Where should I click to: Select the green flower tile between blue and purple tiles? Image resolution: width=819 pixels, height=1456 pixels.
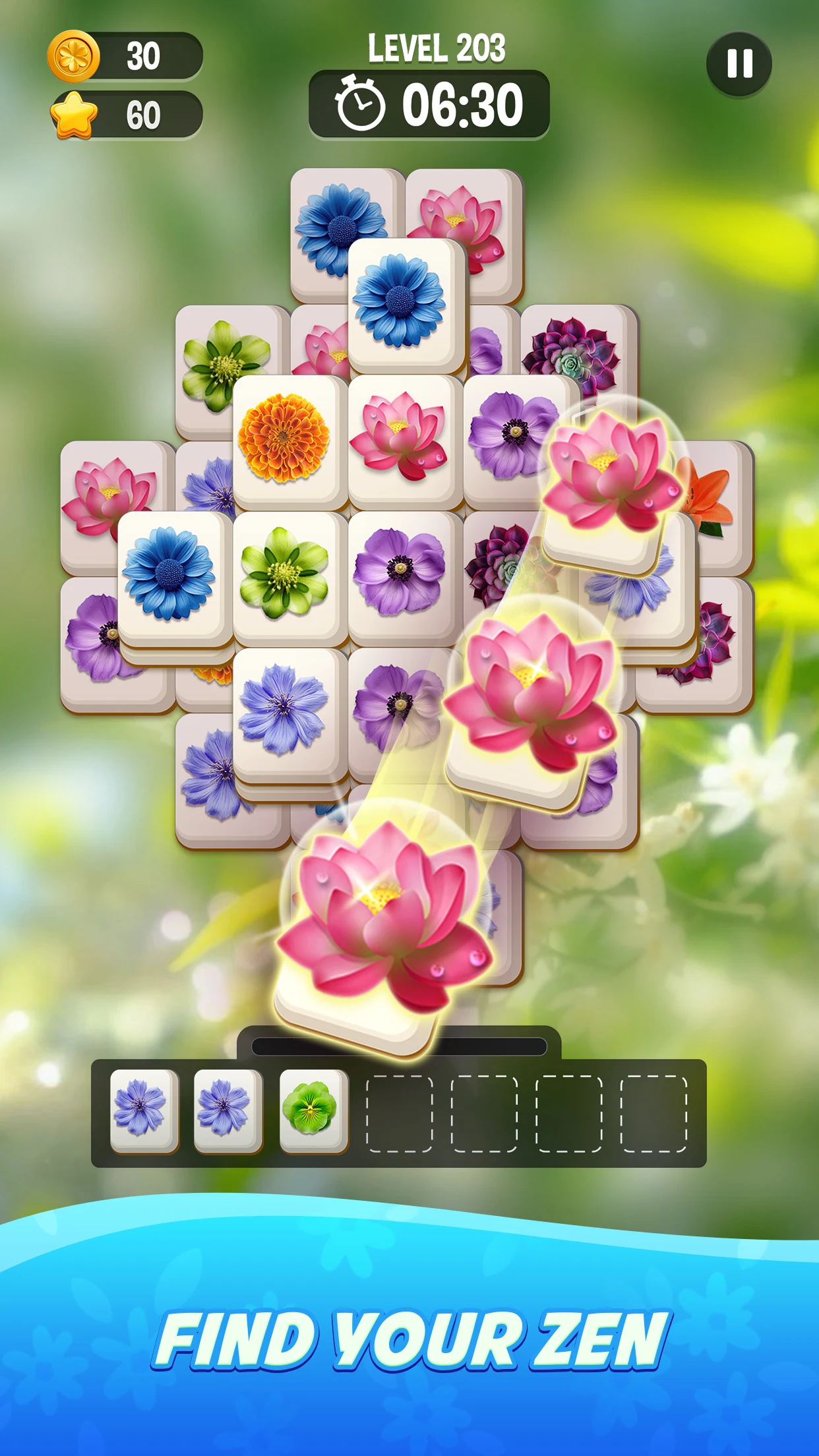coord(284,572)
